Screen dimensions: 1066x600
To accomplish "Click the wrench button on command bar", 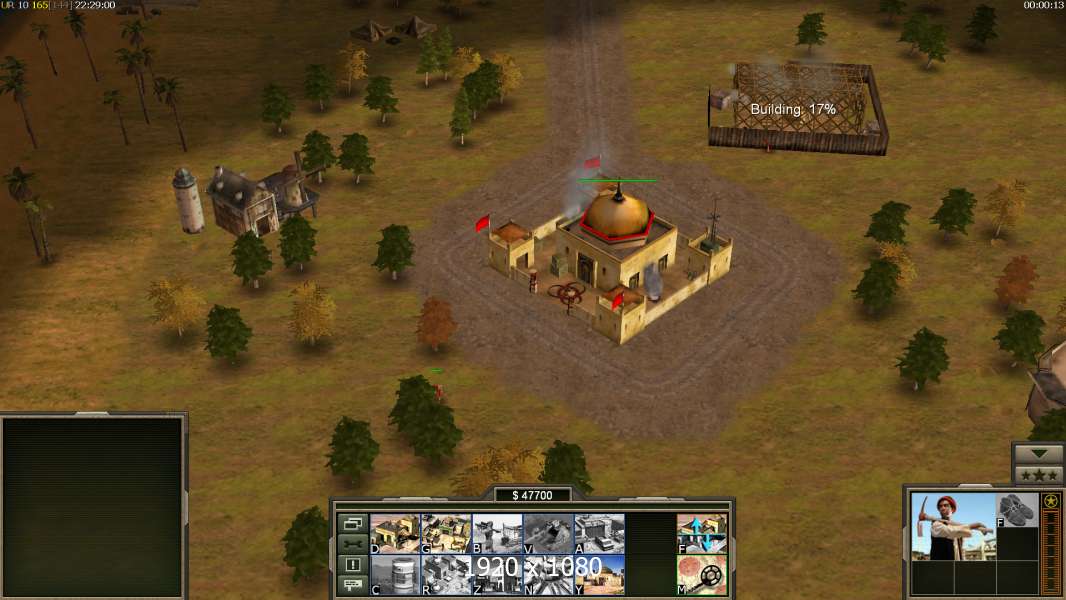I will coord(352,544).
